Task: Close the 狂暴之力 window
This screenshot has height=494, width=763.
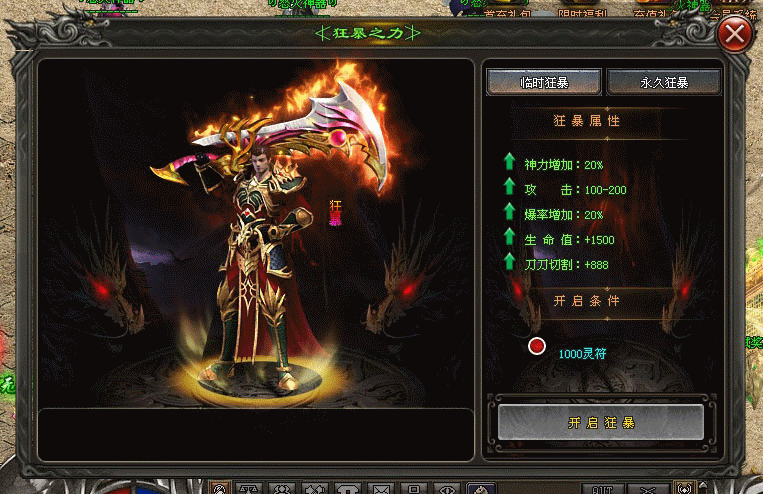Action: tap(736, 36)
